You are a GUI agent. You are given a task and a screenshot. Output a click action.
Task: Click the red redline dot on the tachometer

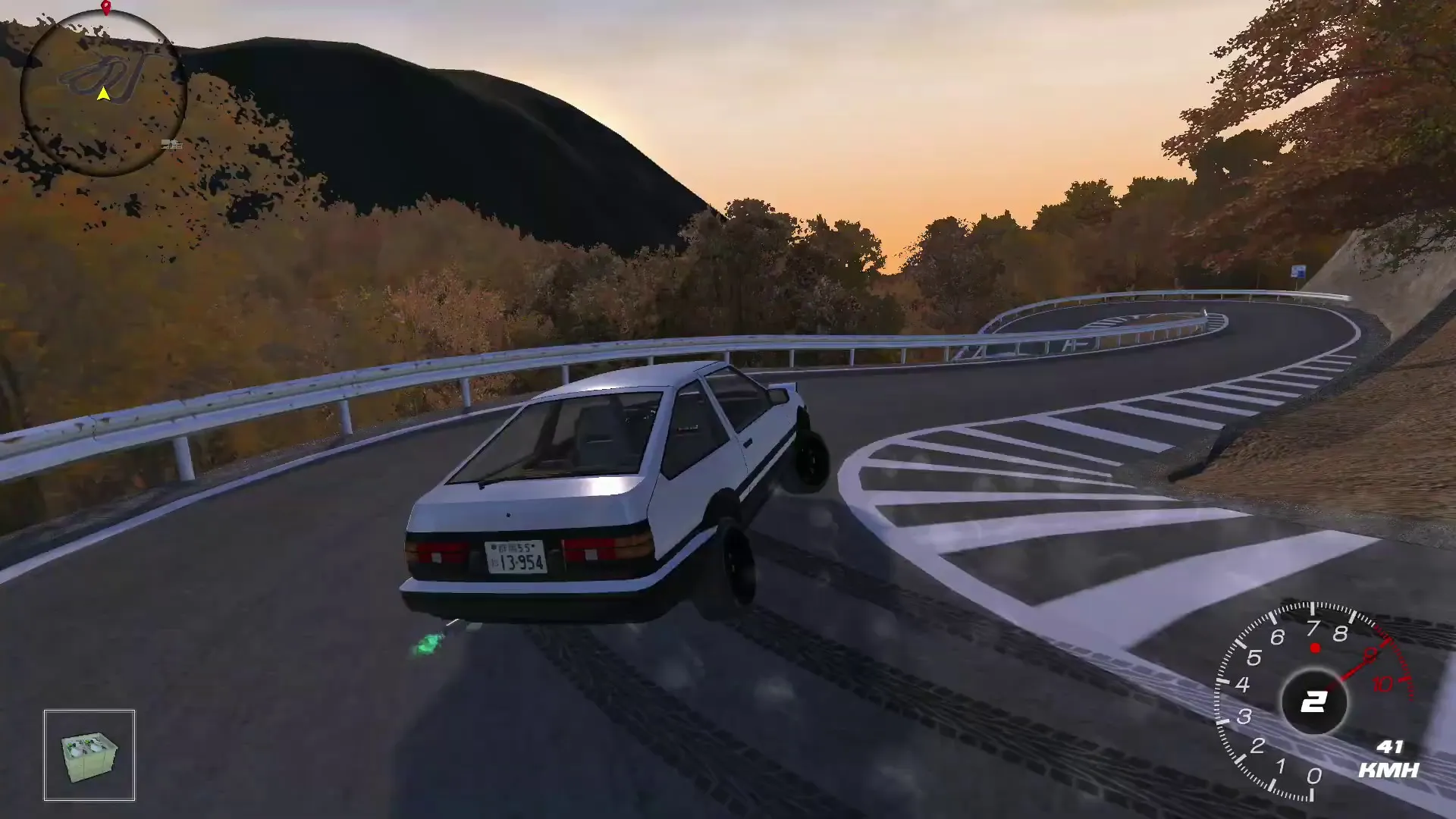coord(1315,648)
